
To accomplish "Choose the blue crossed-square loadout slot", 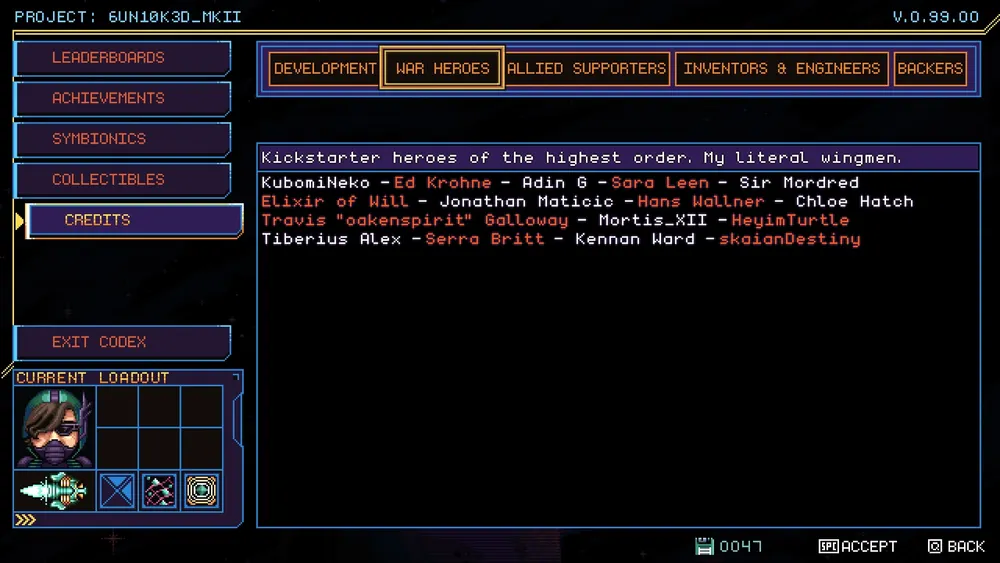I will tap(118, 491).
